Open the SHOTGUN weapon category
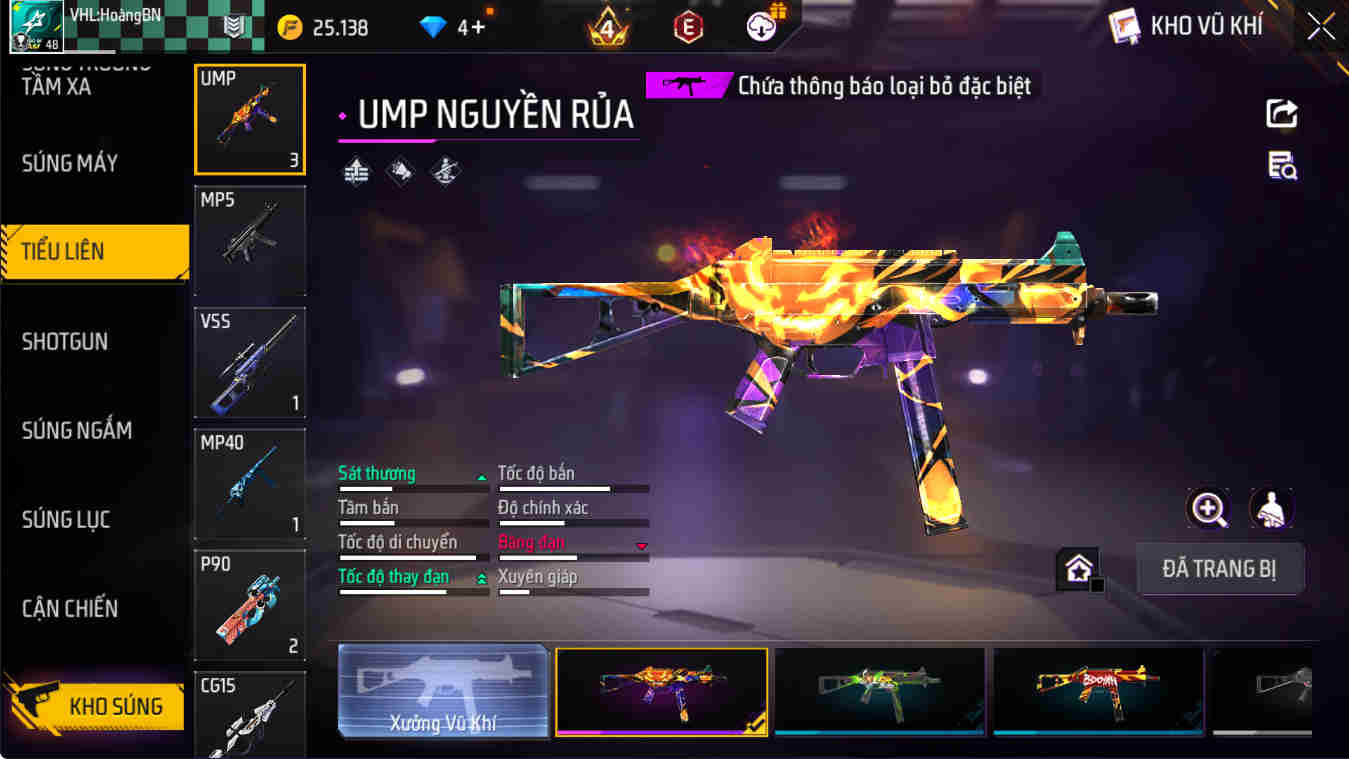Viewport: 1349px width, 759px height. (x=65, y=341)
